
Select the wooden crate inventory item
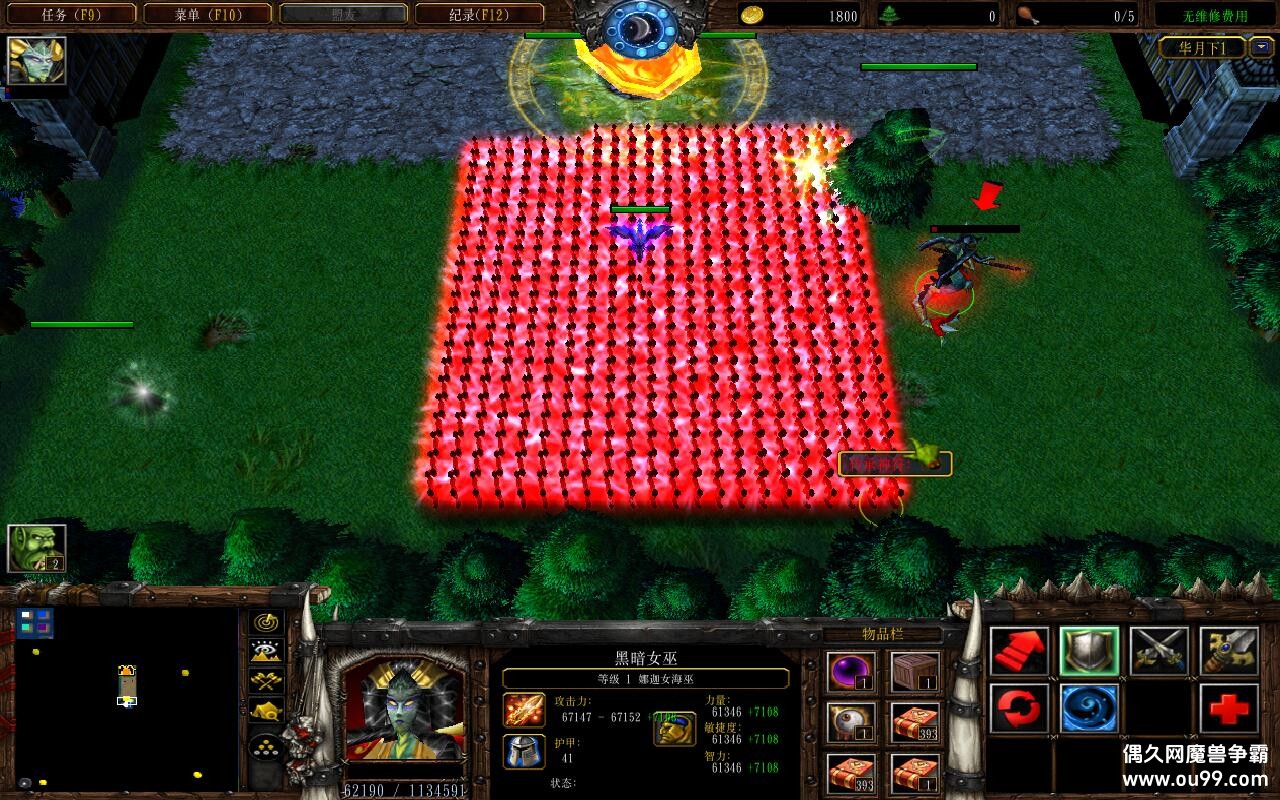tap(915, 672)
